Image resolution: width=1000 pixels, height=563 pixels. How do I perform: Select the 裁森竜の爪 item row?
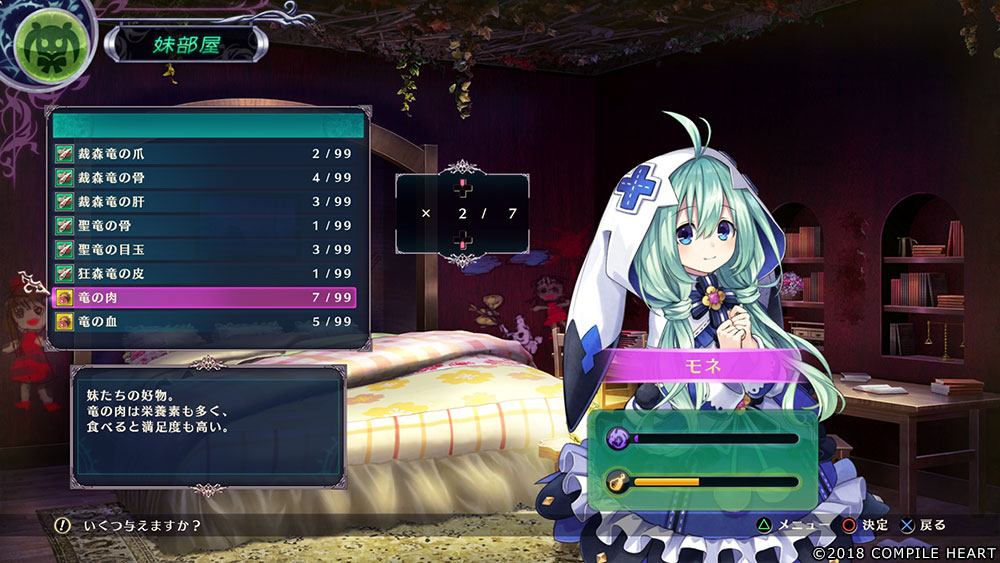[x=205, y=154]
